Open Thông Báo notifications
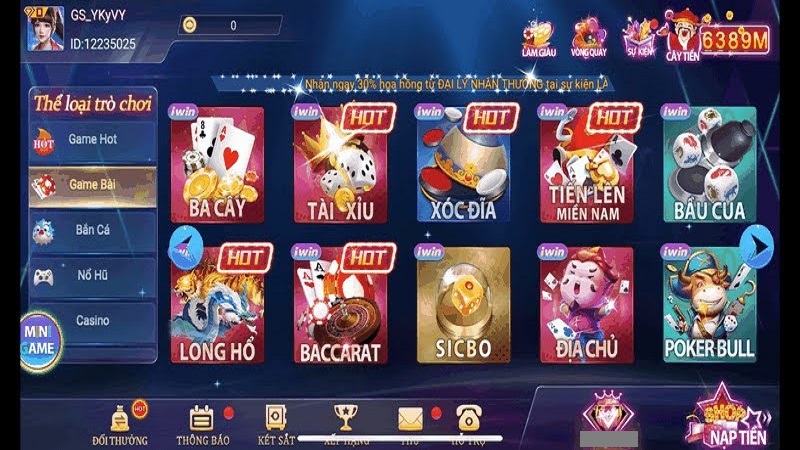The height and width of the screenshot is (450, 800). [203, 424]
